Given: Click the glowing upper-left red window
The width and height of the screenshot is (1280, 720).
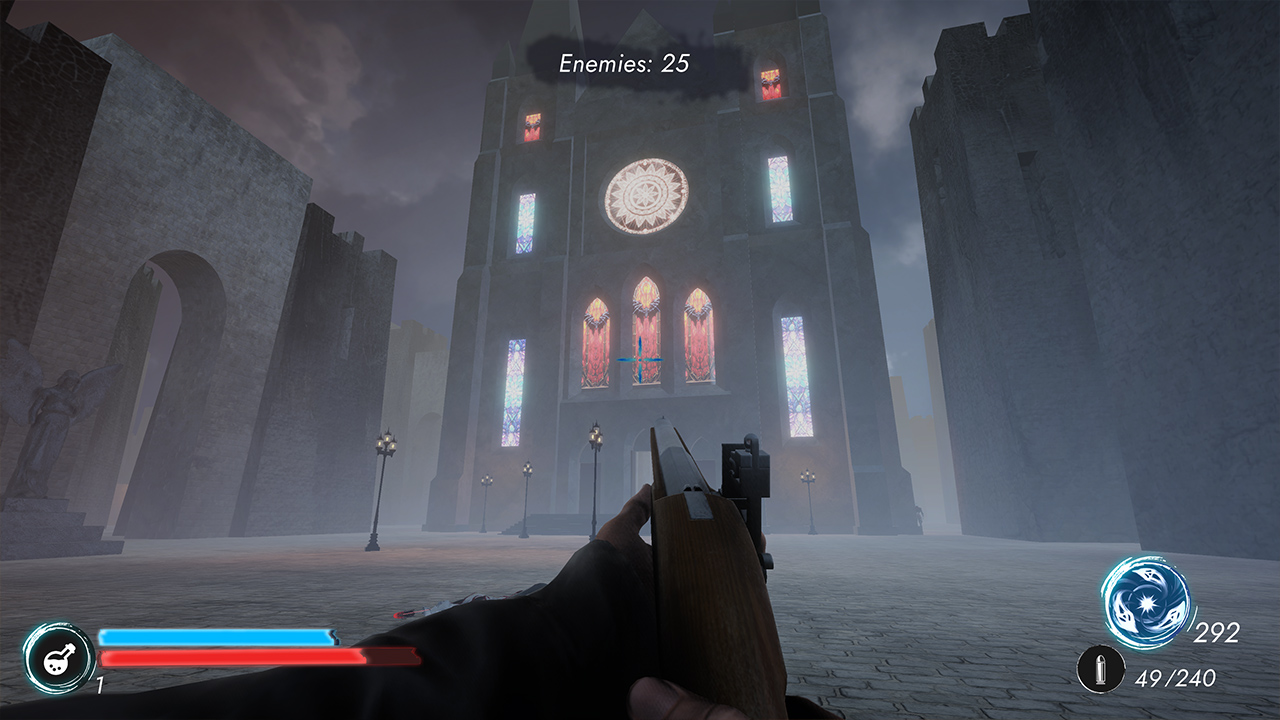Looking at the screenshot, I should (x=531, y=126).
